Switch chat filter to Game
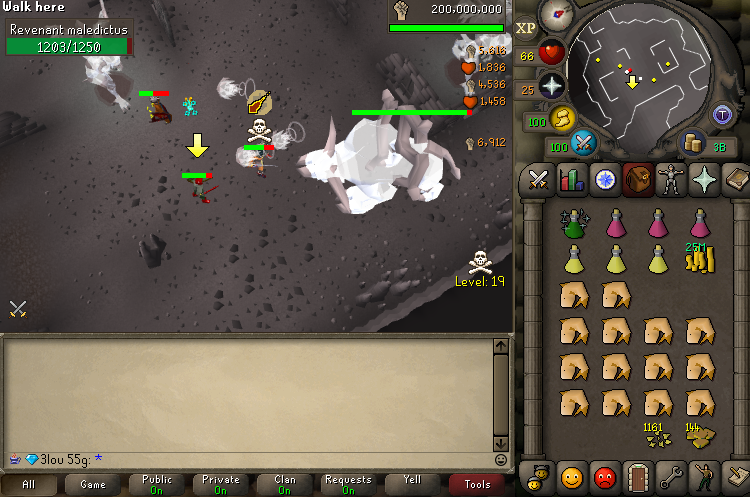 coord(93,484)
